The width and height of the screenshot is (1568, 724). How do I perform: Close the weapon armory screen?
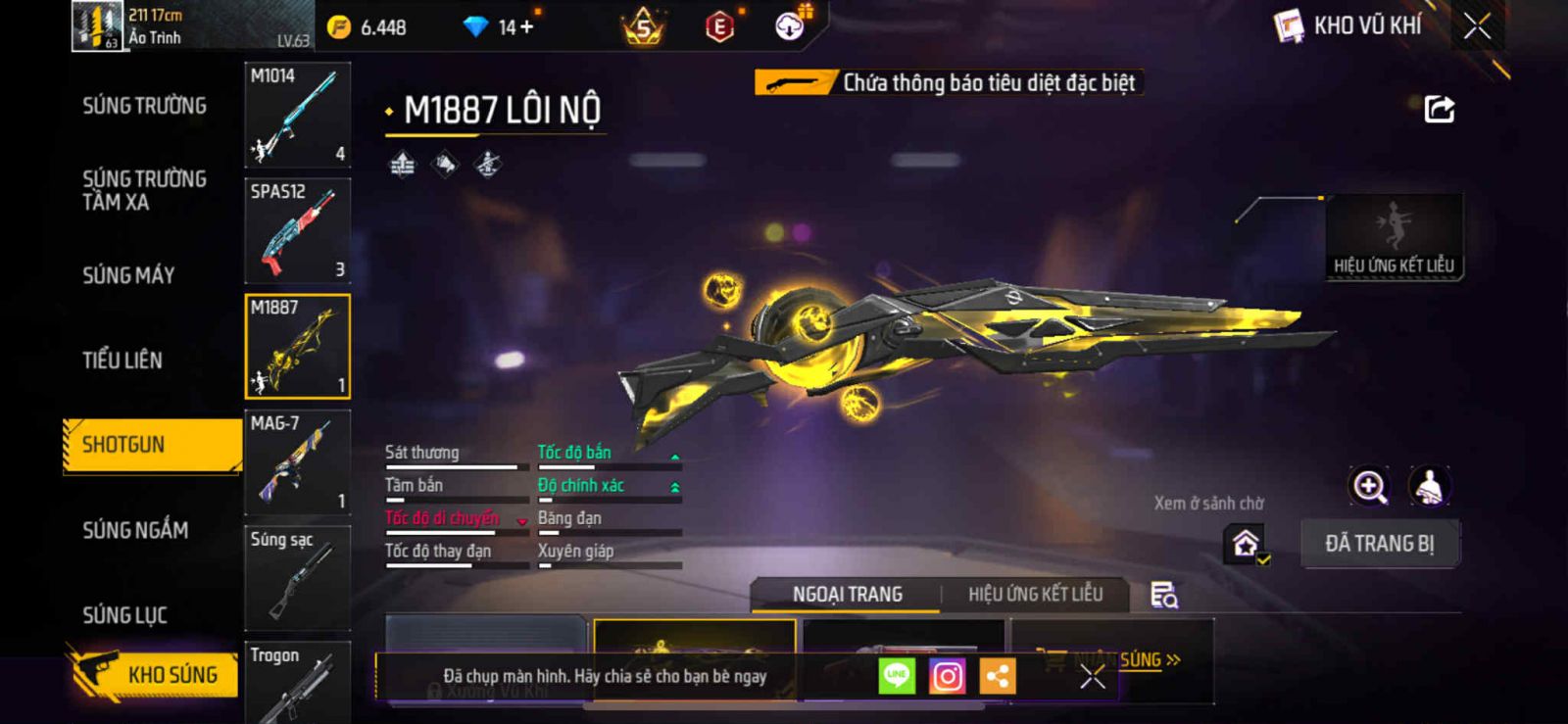pyautogui.click(x=1477, y=26)
